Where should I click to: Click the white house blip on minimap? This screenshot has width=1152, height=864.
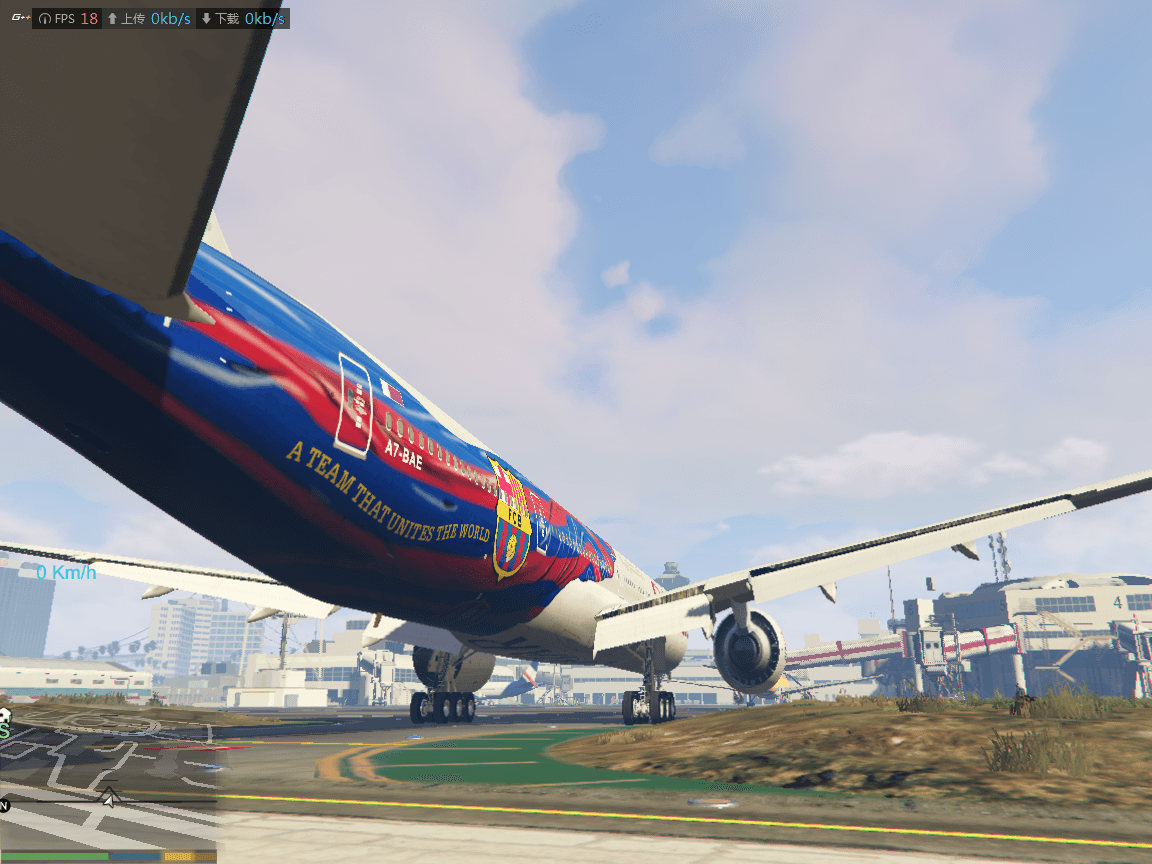[4, 715]
